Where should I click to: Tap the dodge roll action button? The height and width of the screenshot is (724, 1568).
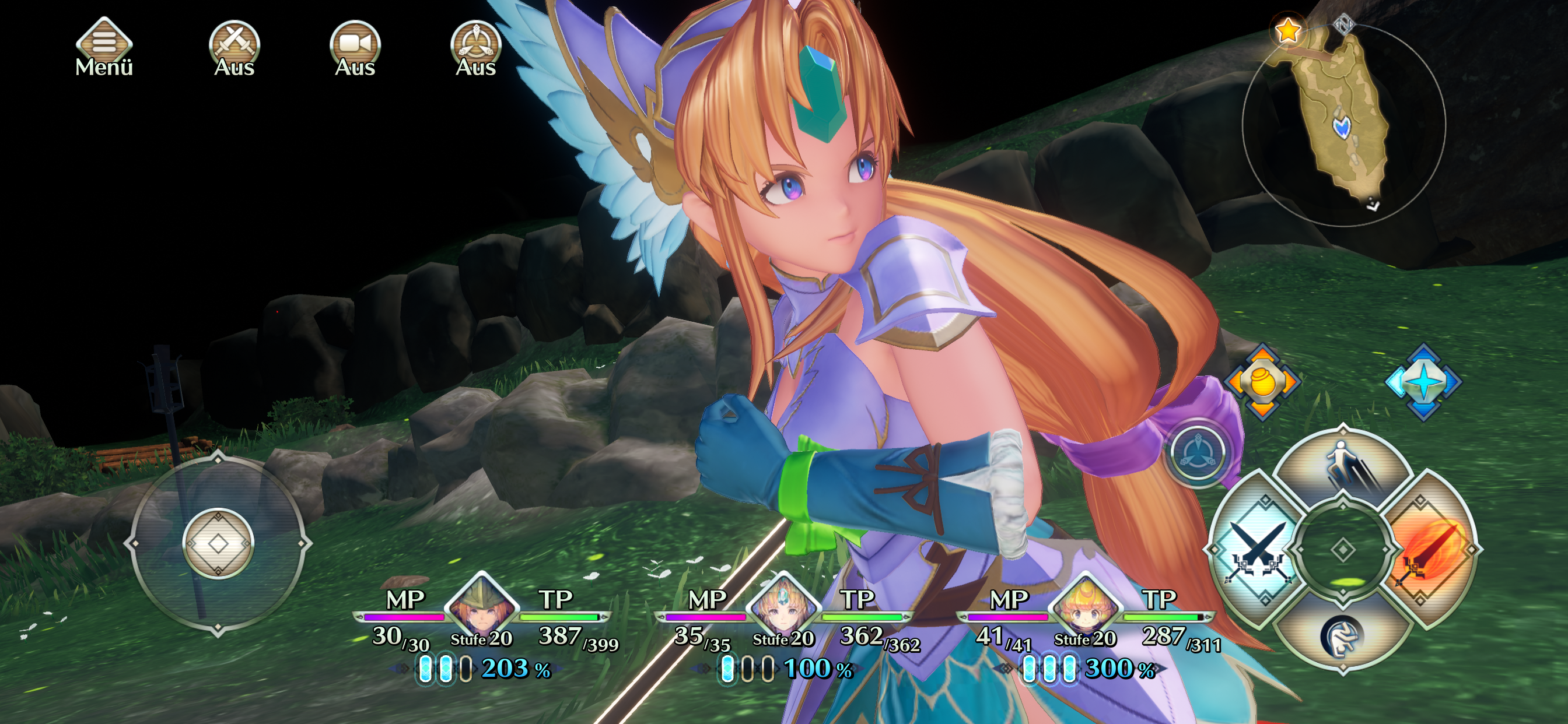click(x=1343, y=637)
